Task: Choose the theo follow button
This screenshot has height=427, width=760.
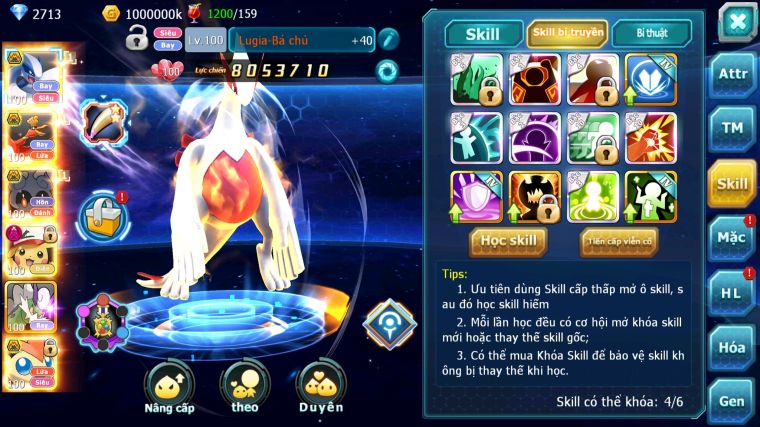Action: click(x=244, y=388)
